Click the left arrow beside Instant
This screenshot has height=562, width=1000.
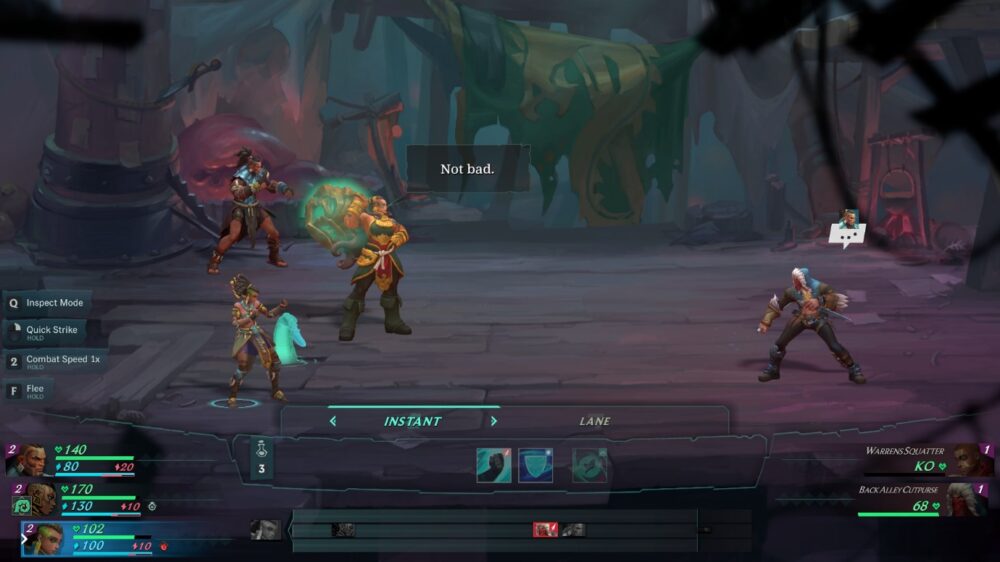tap(333, 421)
